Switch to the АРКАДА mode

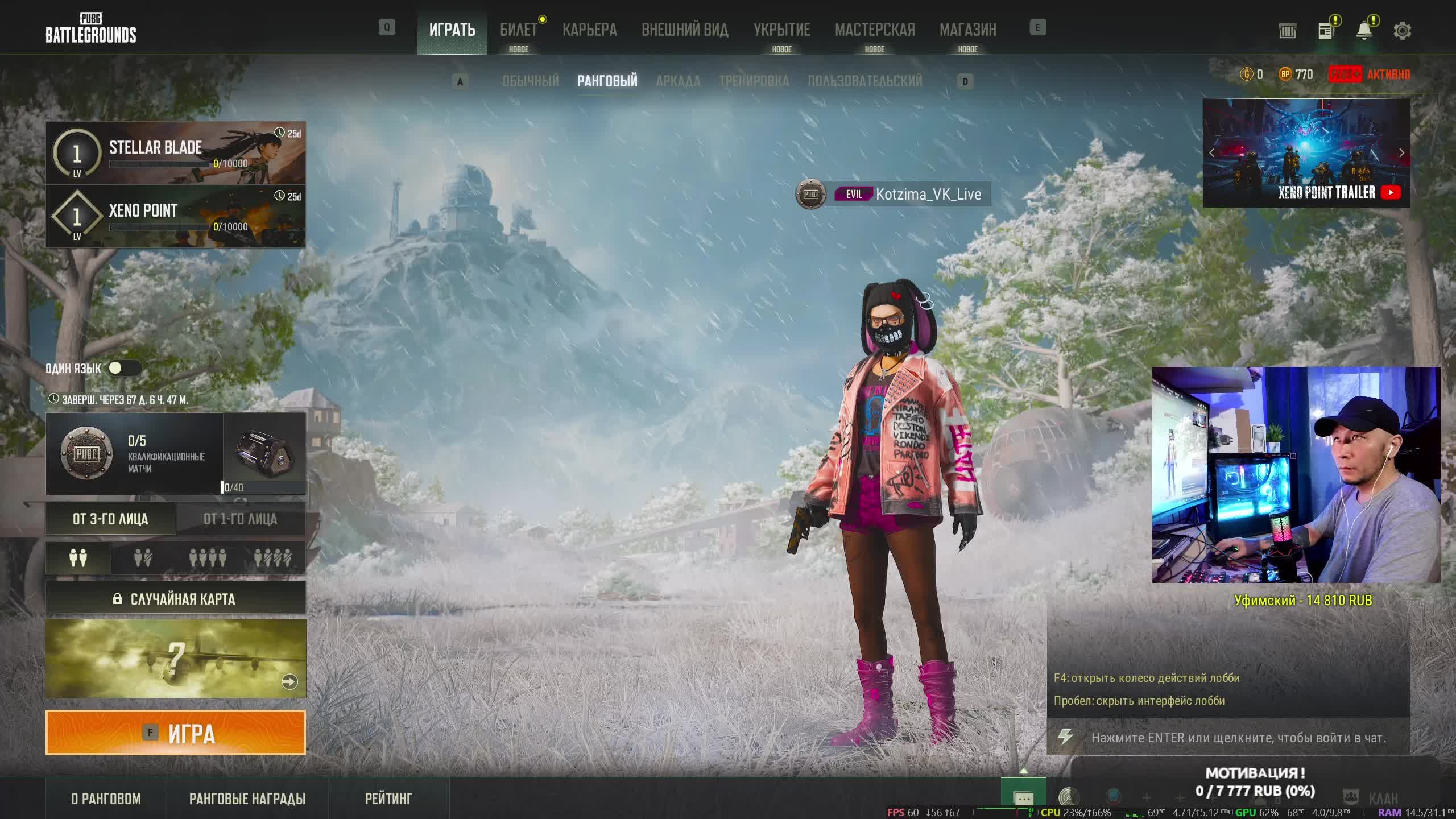click(x=678, y=81)
